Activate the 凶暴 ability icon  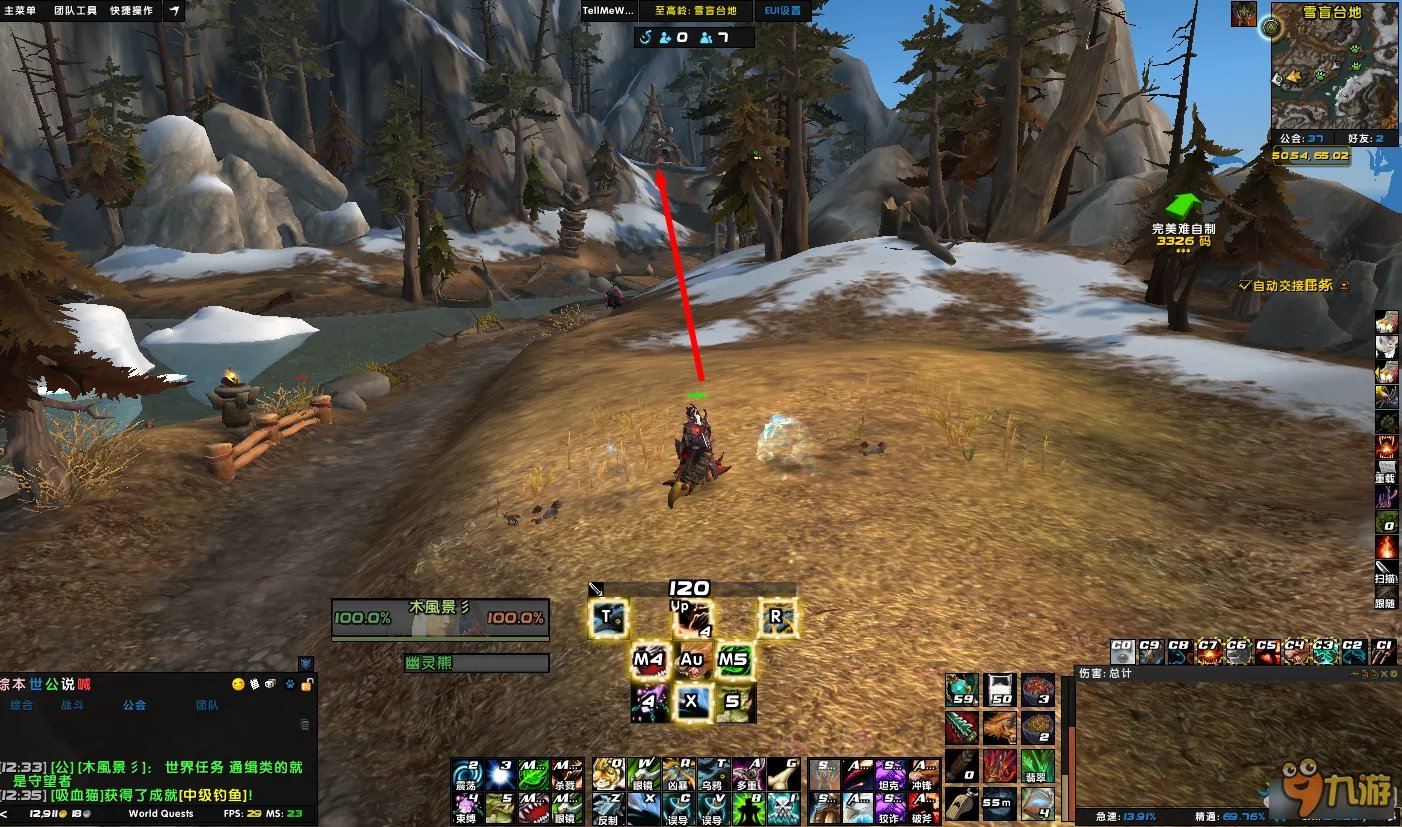pos(677,773)
